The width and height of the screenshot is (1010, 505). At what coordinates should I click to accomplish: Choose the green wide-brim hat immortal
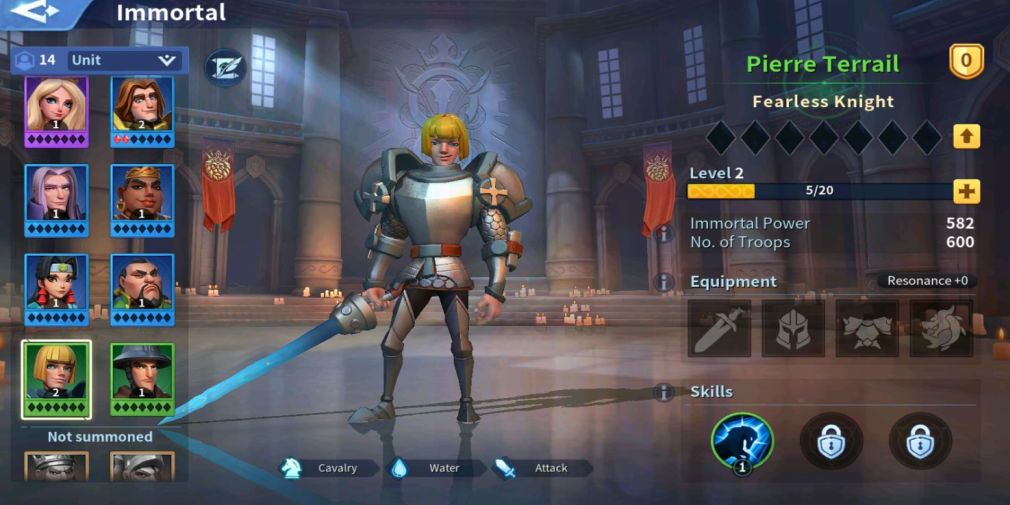pyautogui.click(x=142, y=378)
